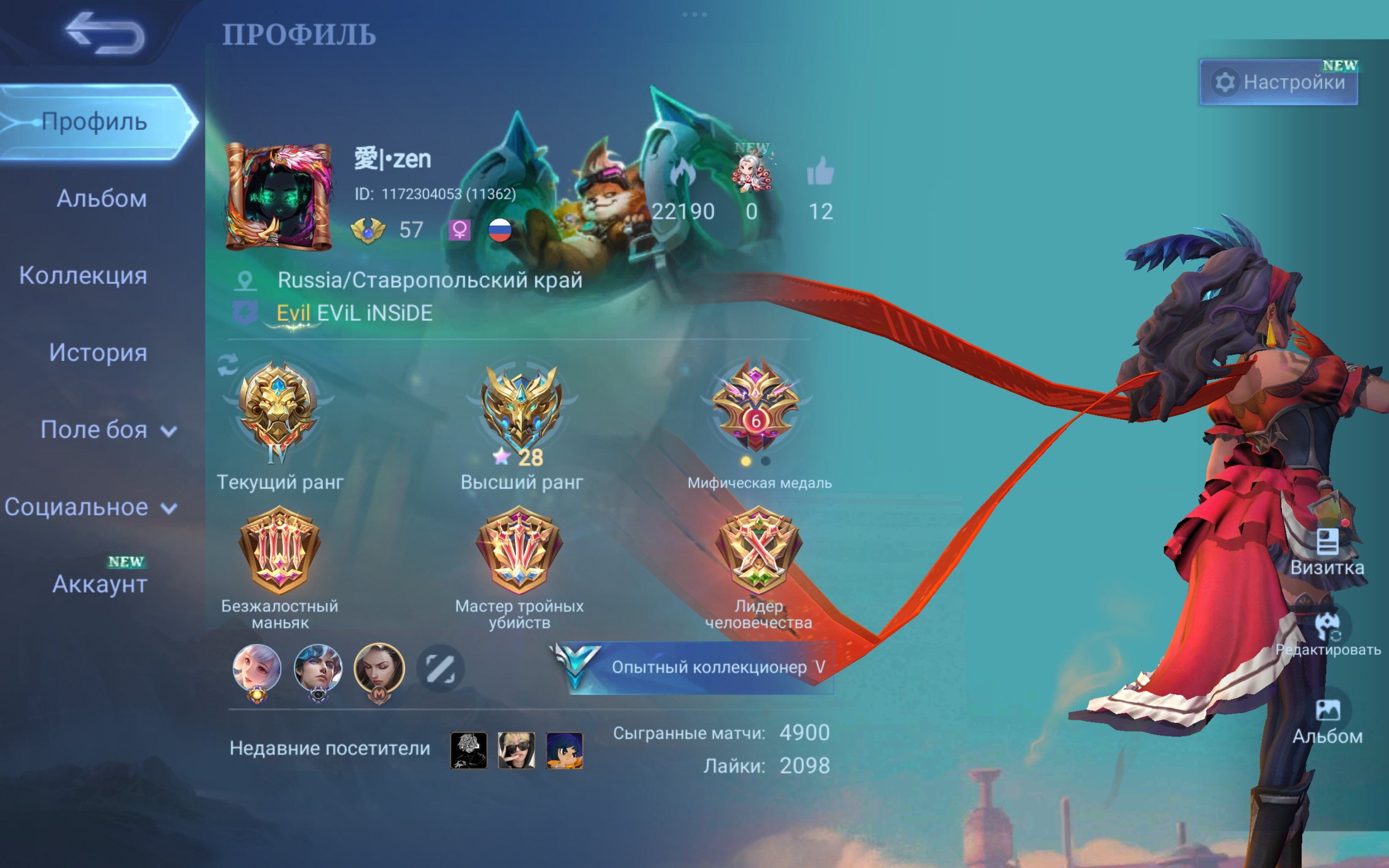The width and height of the screenshot is (1389, 868).
Task: Tap the thumbs-up likes icon
Action: [820, 172]
